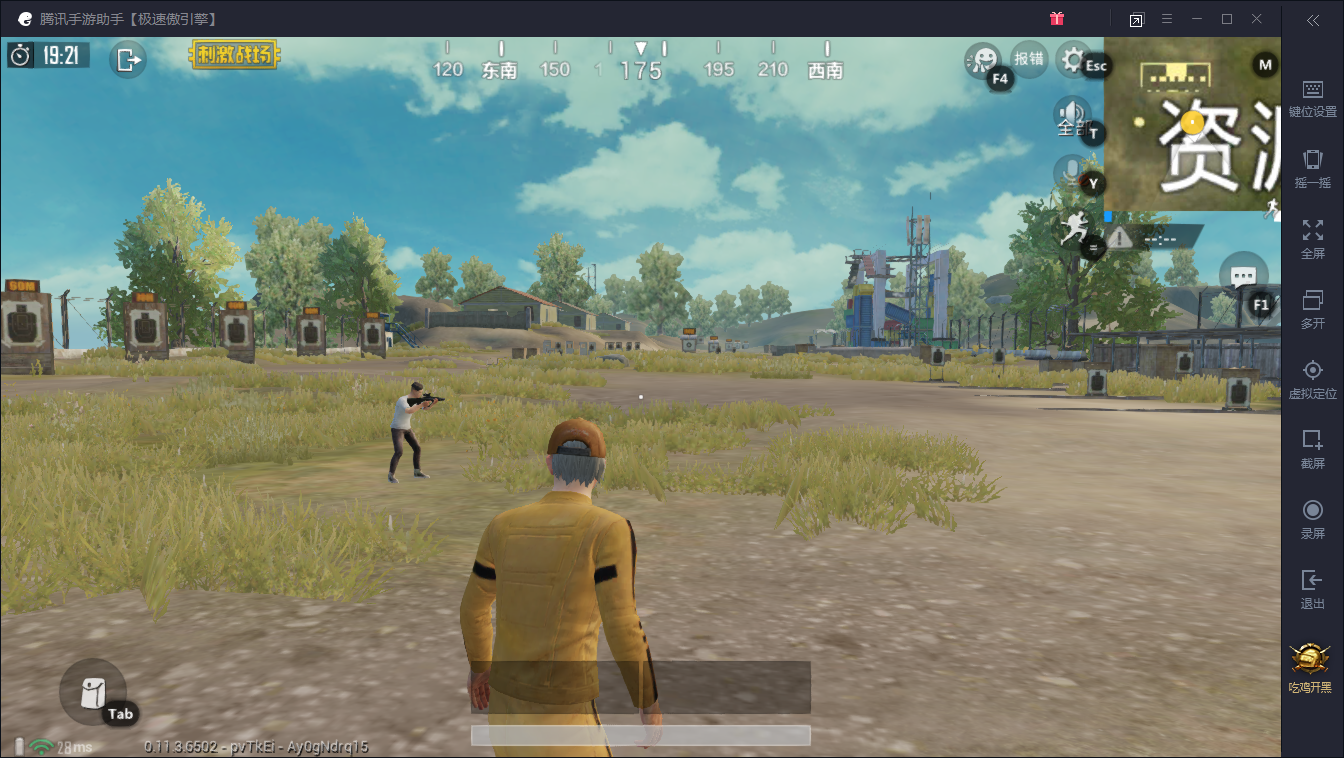Viewport: 1344px width, 758px height.
Task: Open the quick chat speech bubble
Action: point(1243,275)
